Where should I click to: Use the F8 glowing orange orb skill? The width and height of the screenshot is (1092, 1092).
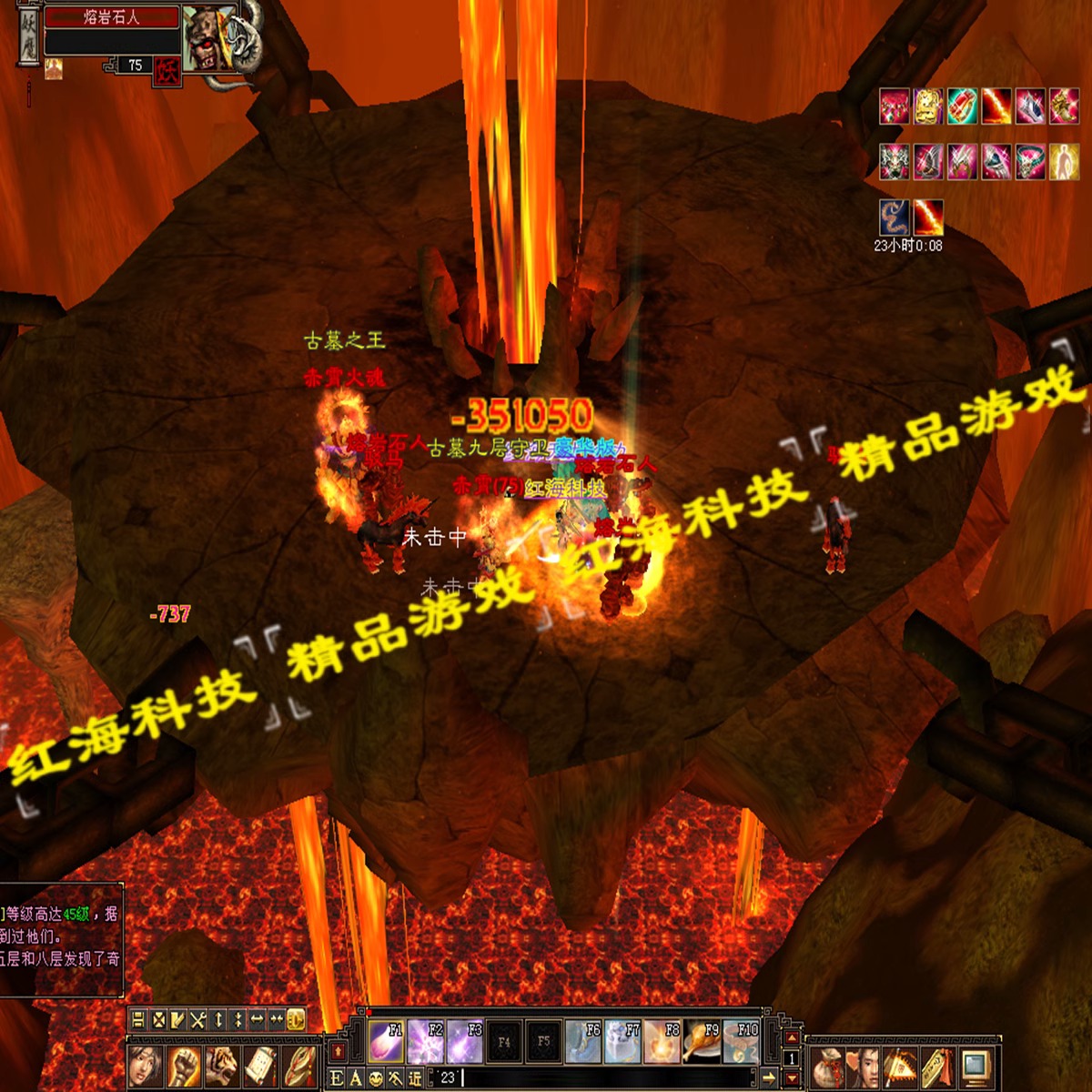[662, 1041]
